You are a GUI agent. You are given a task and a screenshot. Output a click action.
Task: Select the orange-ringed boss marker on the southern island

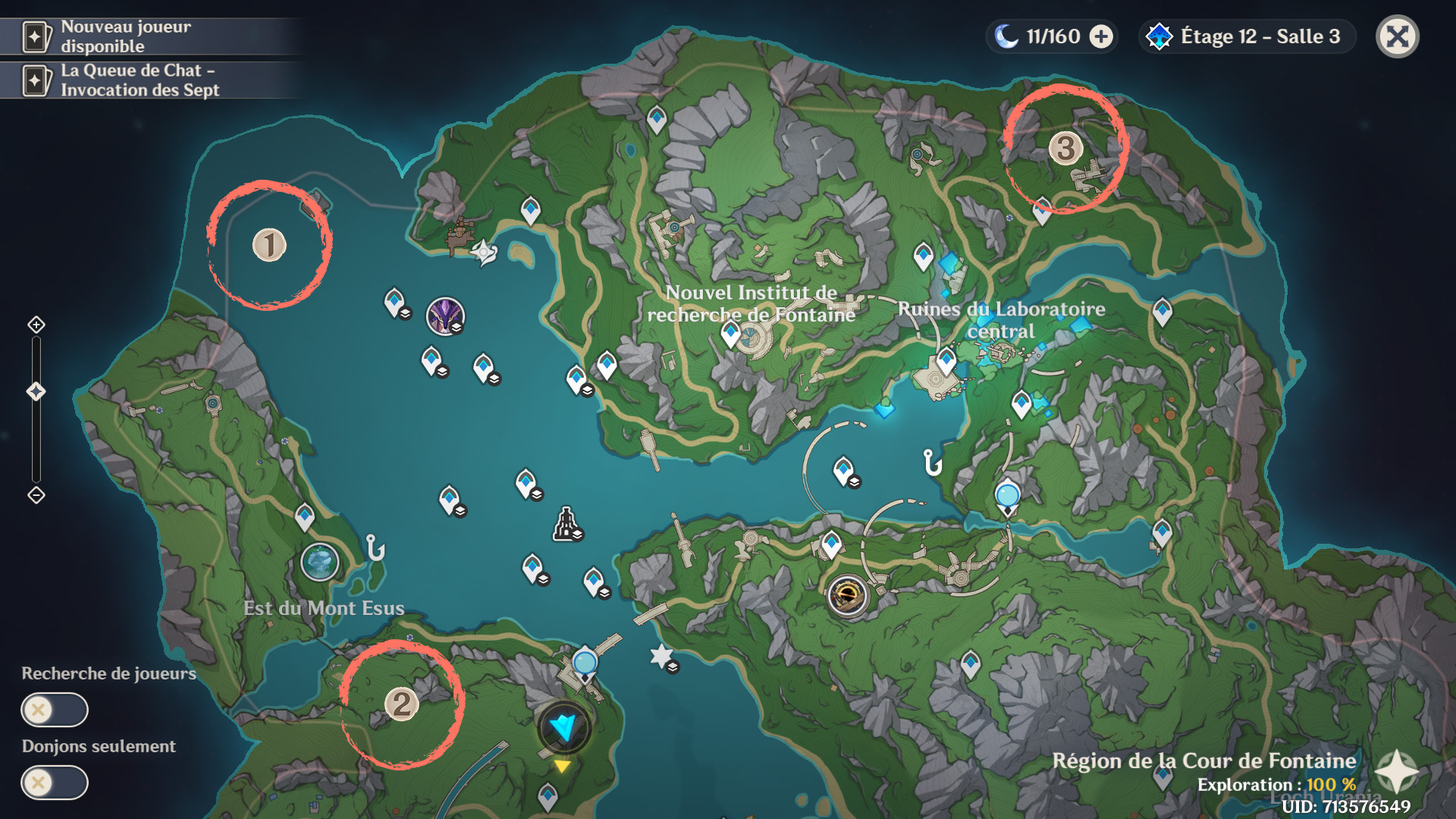click(x=848, y=596)
